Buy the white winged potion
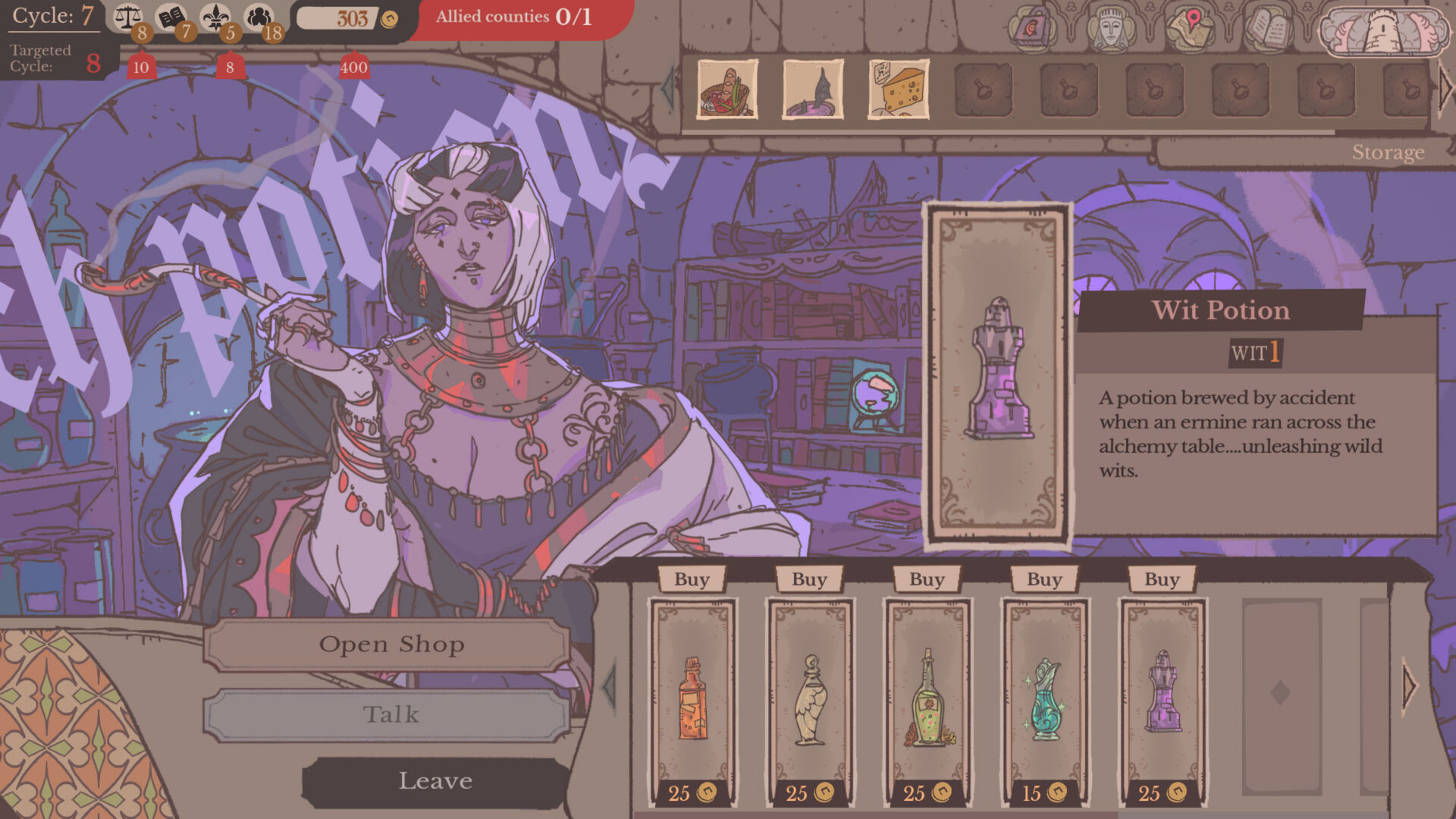Image resolution: width=1456 pixels, height=819 pixels. (x=809, y=579)
